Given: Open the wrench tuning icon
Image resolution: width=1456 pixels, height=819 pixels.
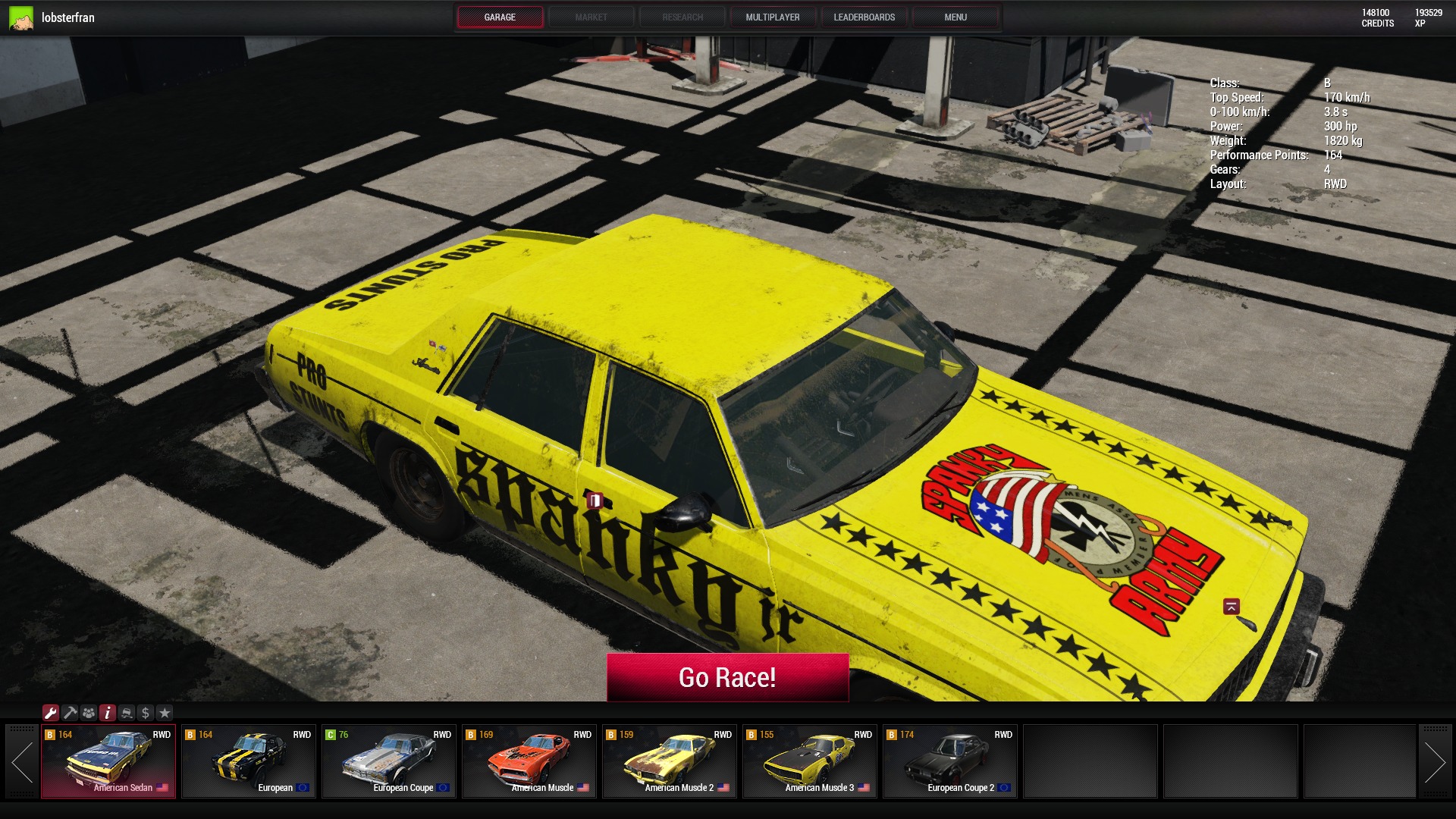Looking at the screenshot, I should coord(51,713).
